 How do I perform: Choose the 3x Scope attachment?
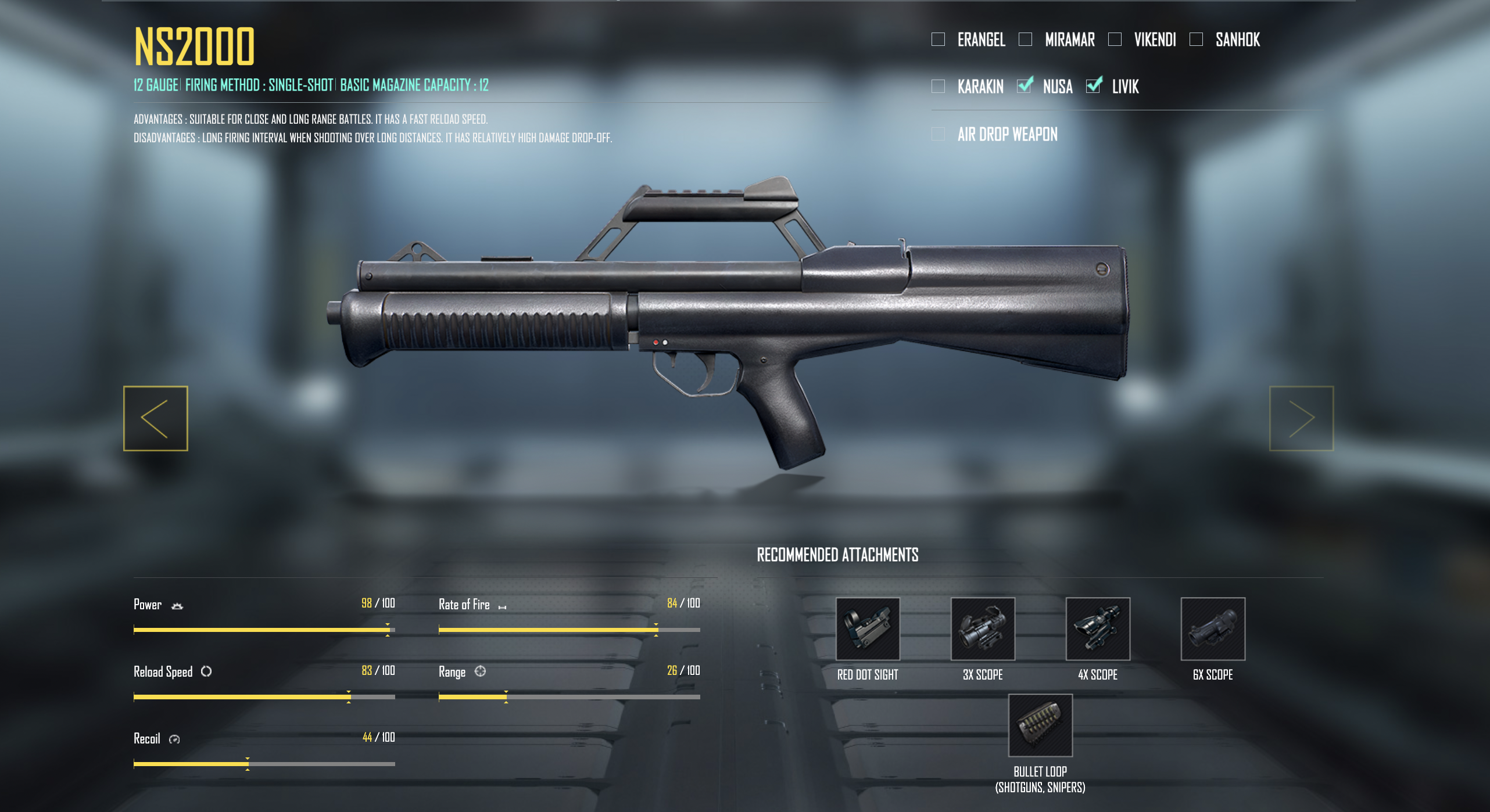pyautogui.click(x=983, y=629)
